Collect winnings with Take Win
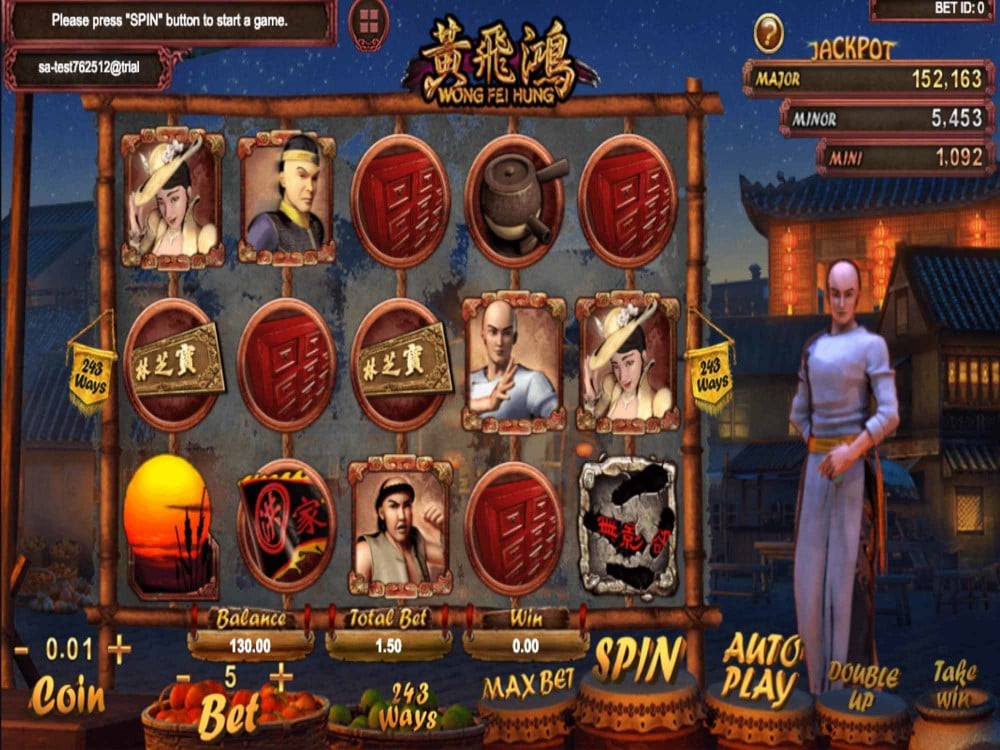 coord(955,685)
